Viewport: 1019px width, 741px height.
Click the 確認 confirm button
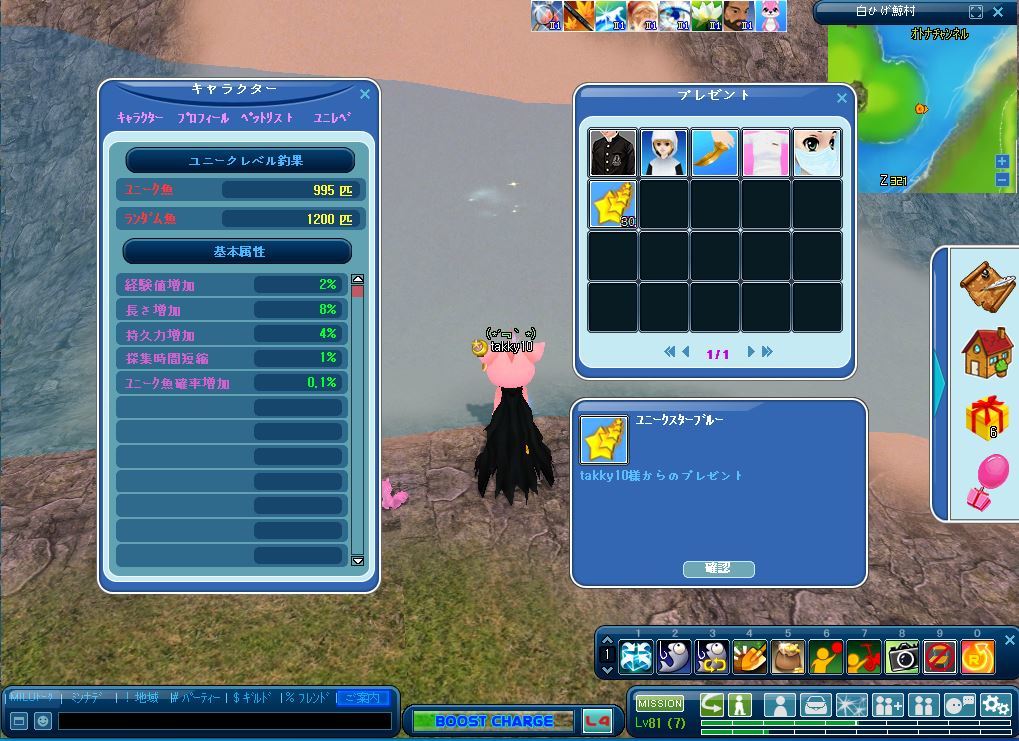[x=718, y=568]
